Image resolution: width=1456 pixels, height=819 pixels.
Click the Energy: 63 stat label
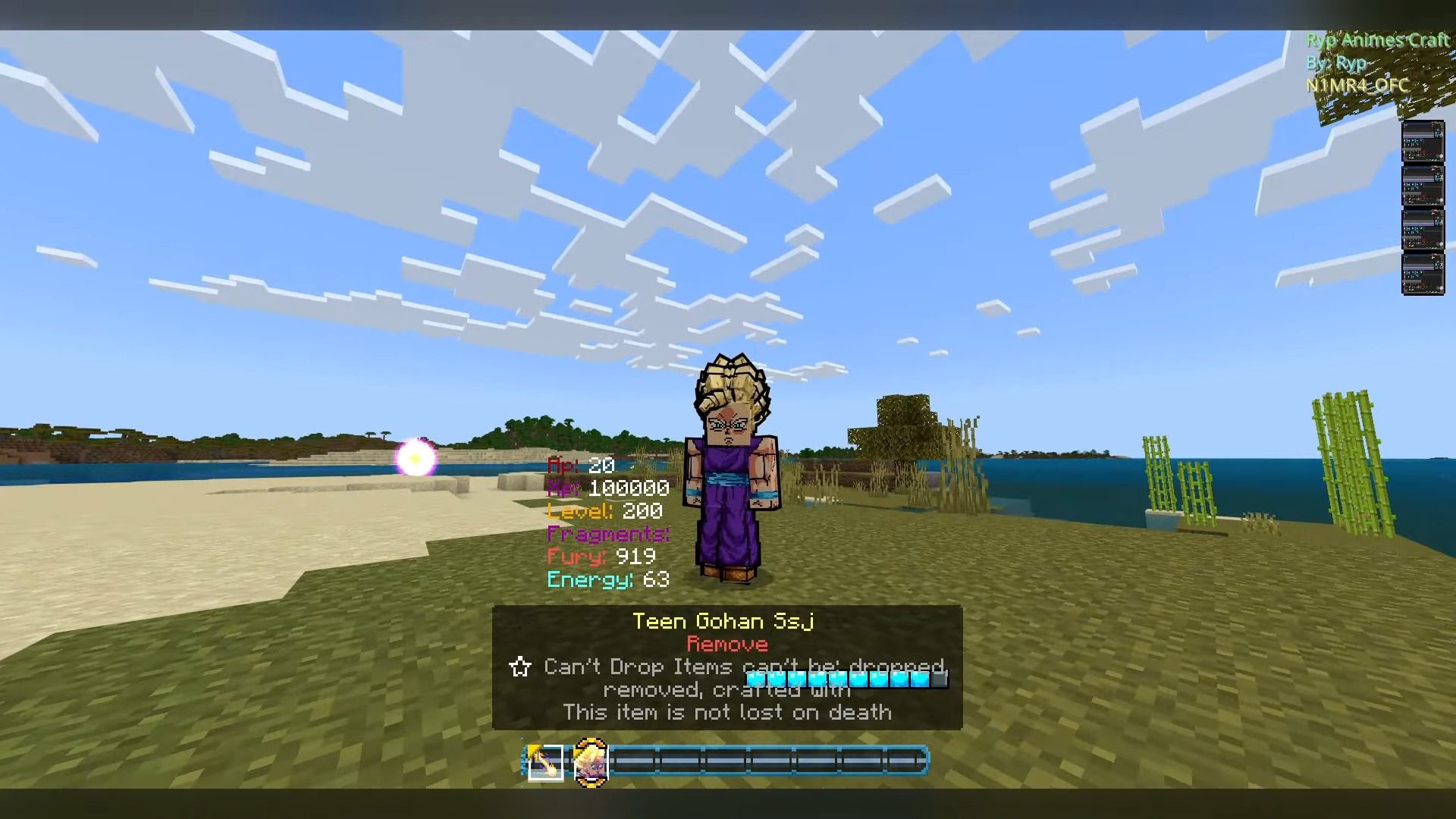607,580
